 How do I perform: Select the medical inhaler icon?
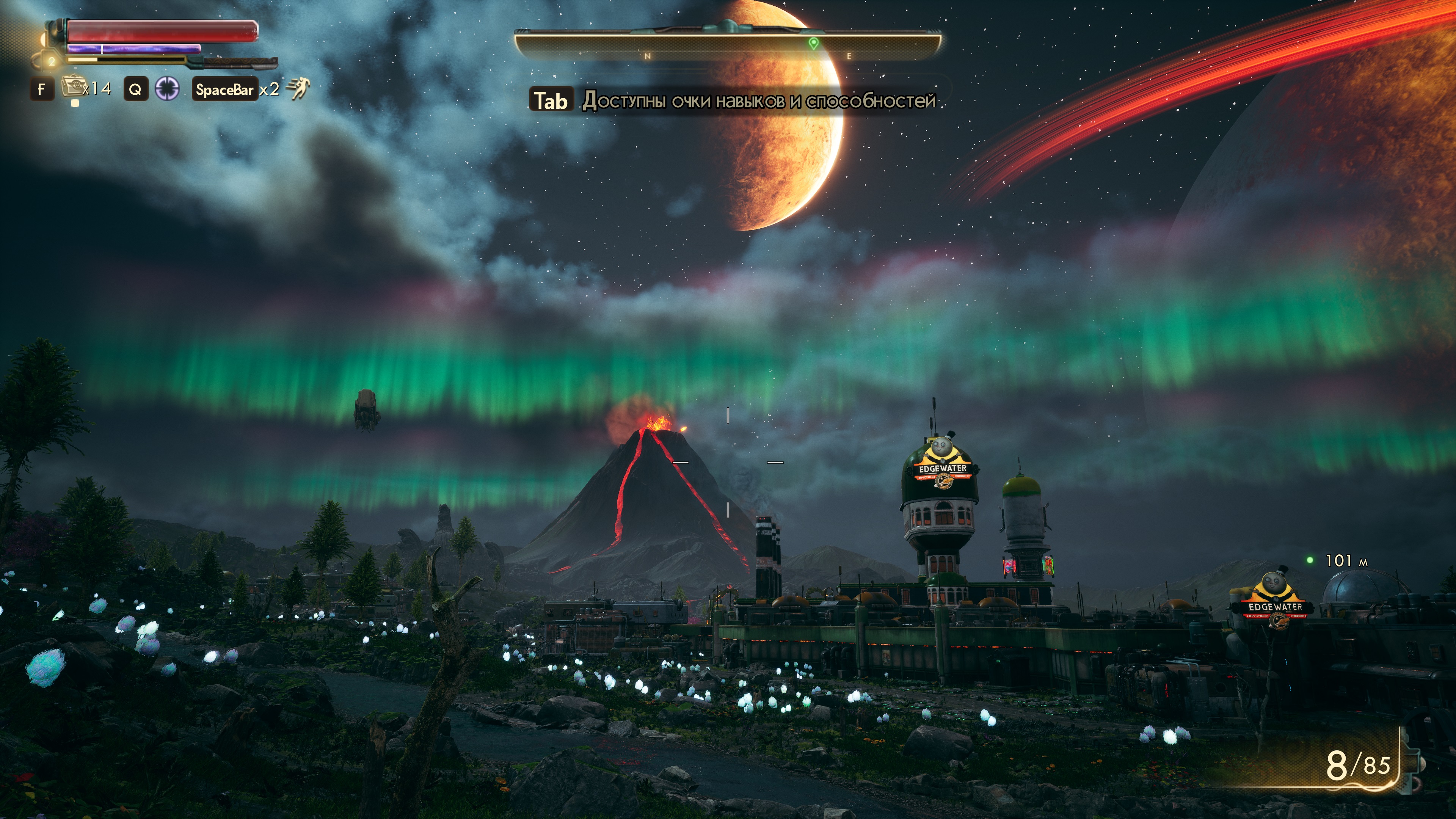72,88
